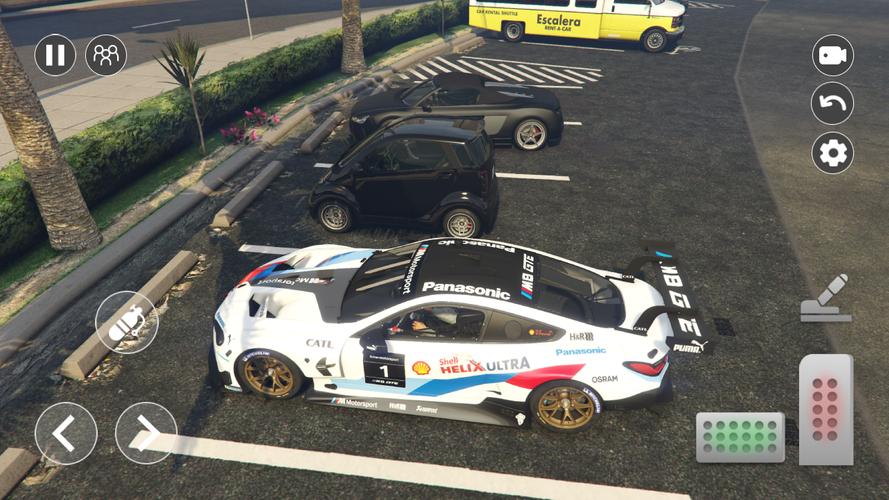Open the multiplayer people menu

pos(106,55)
